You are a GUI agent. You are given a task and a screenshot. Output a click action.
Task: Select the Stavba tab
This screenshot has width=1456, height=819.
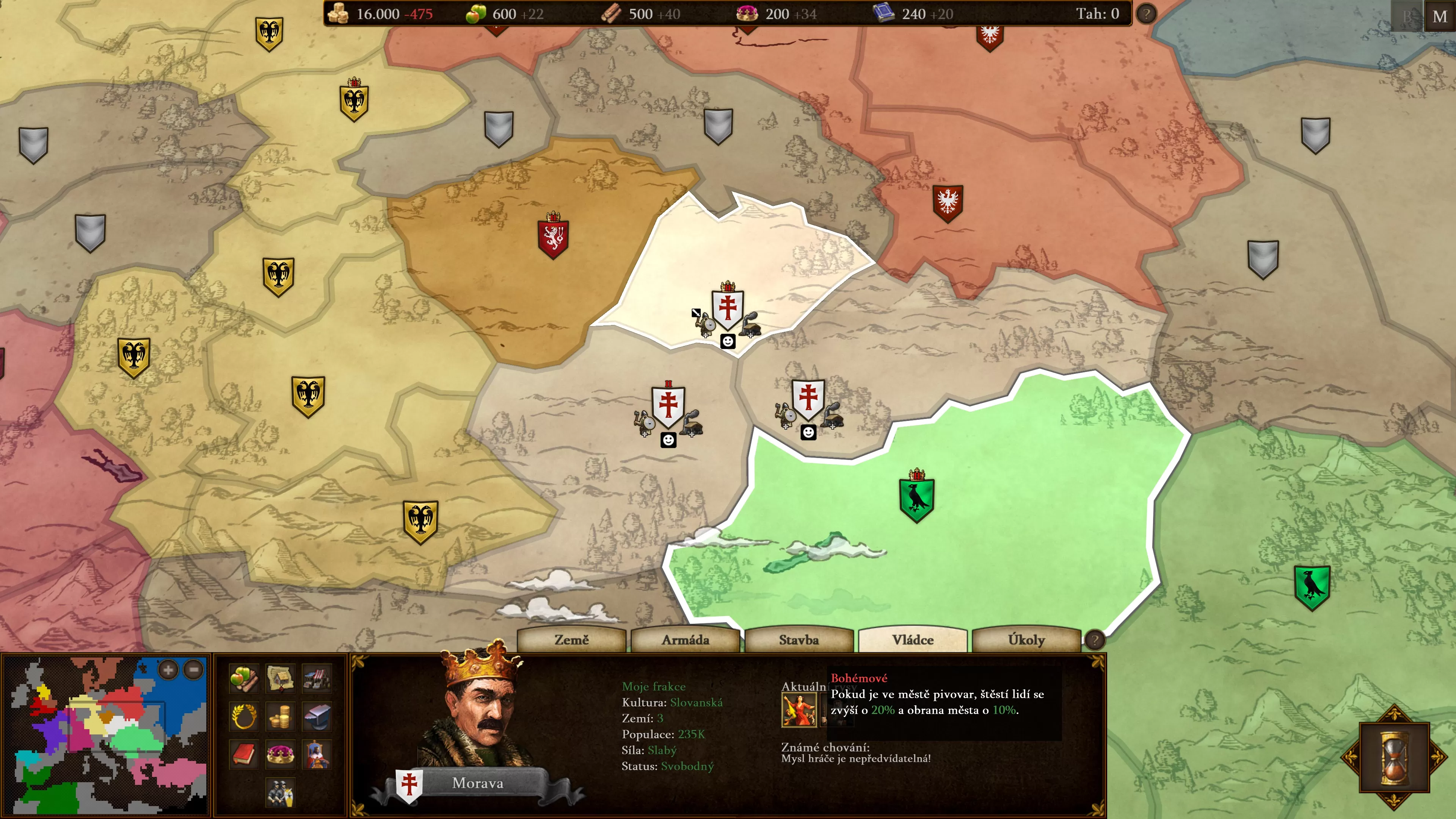point(799,640)
